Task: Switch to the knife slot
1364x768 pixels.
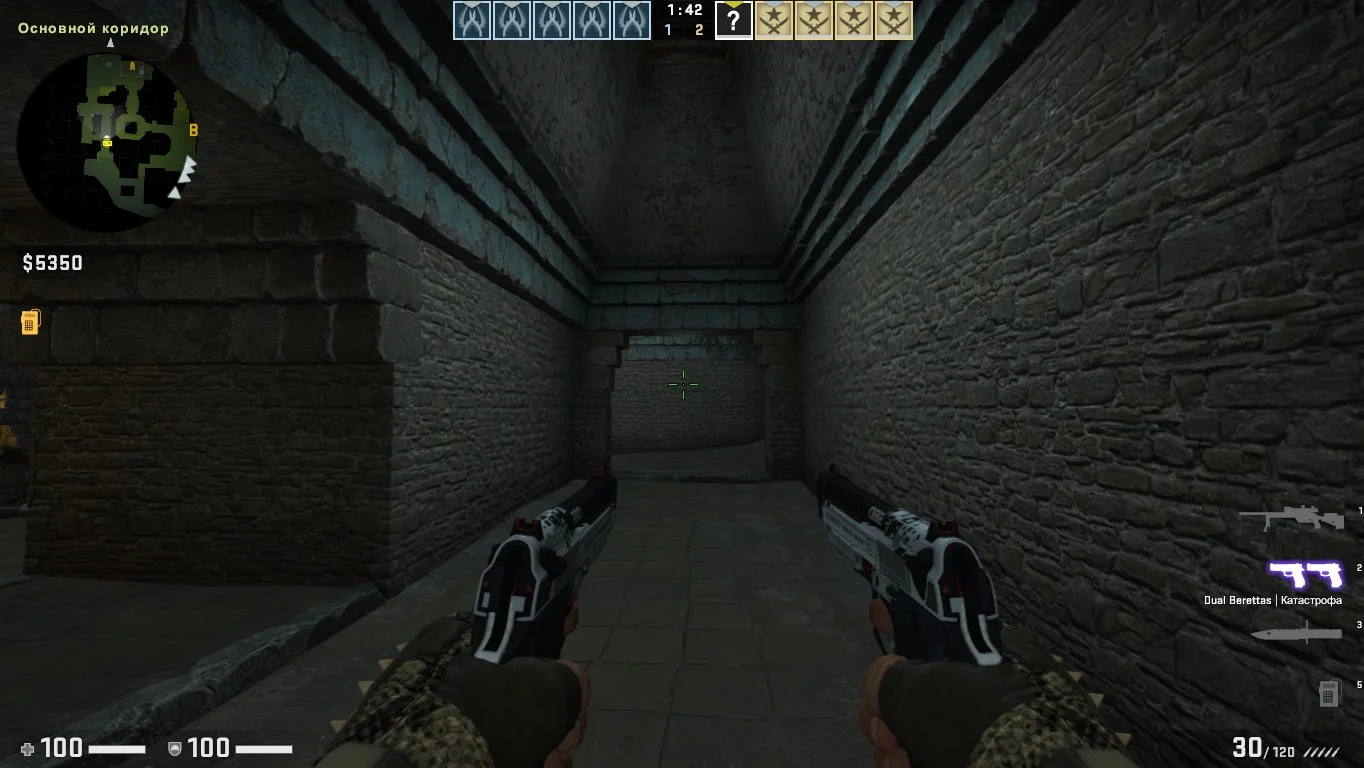Action: 1296,633
